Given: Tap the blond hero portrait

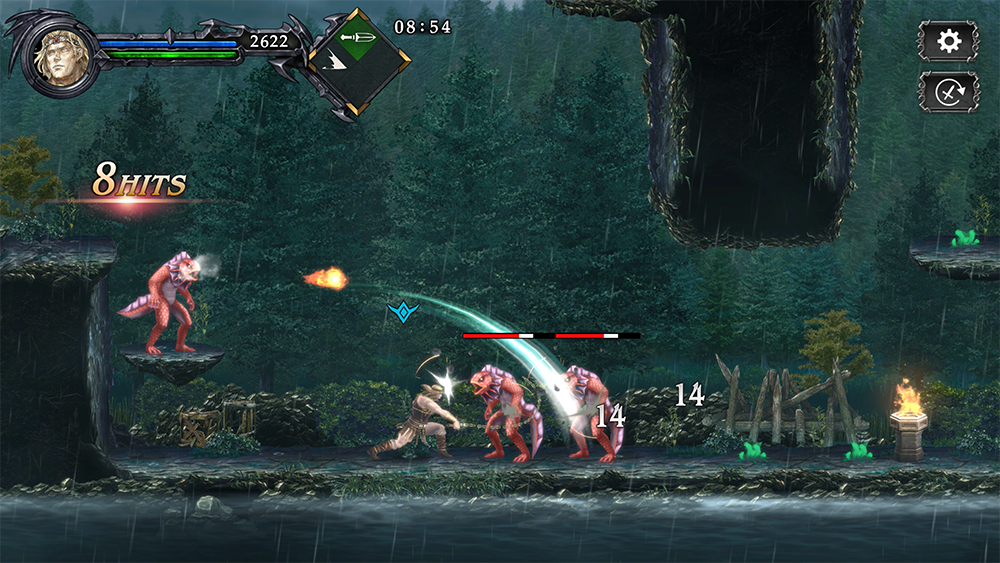Looking at the screenshot, I should coord(59,56).
